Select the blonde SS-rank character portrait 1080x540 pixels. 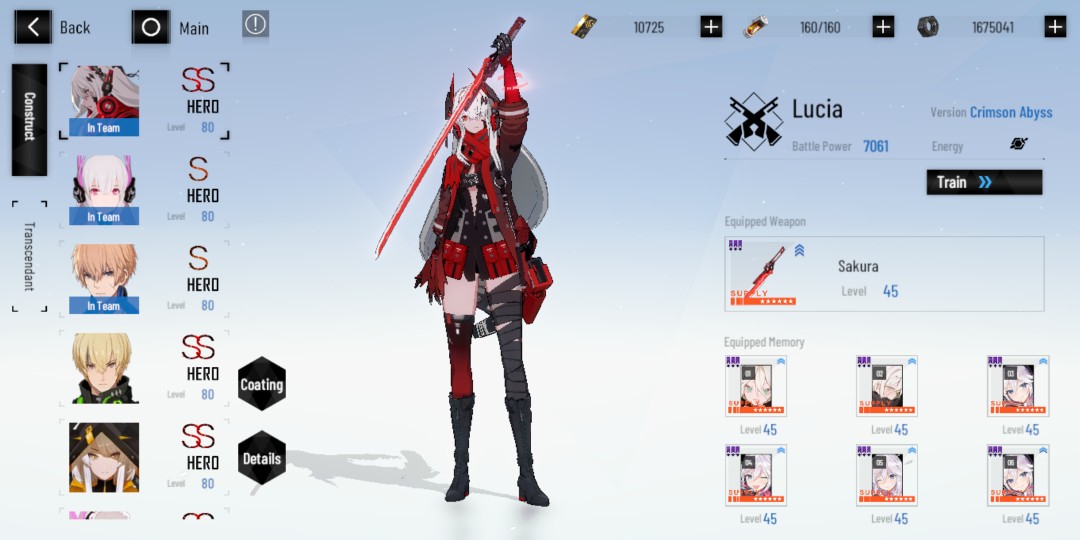104,368
